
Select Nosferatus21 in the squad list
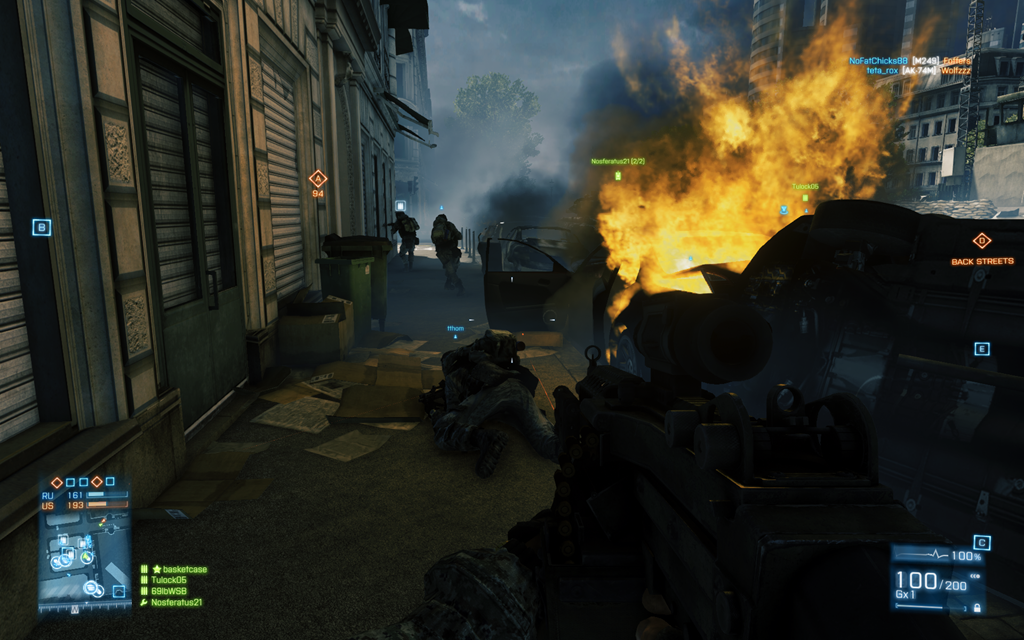[176, 602]
